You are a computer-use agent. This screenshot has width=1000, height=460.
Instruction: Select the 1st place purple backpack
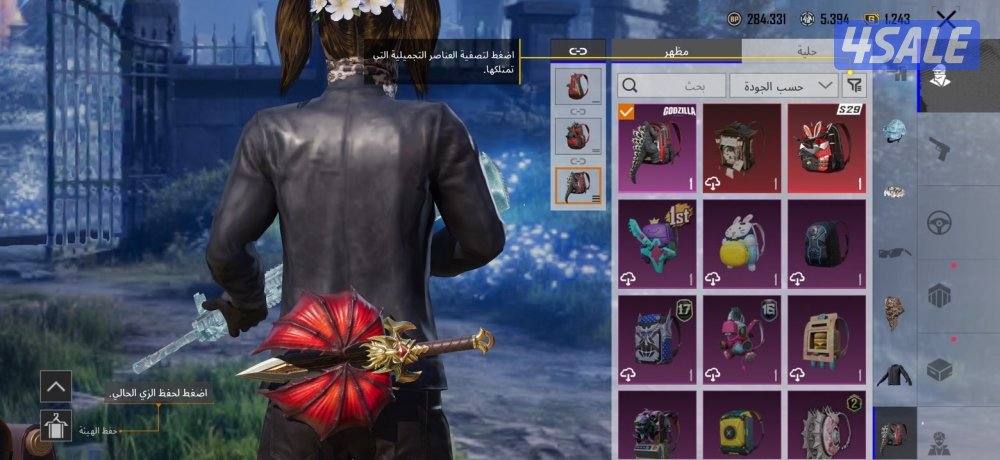tap(658, 242)
